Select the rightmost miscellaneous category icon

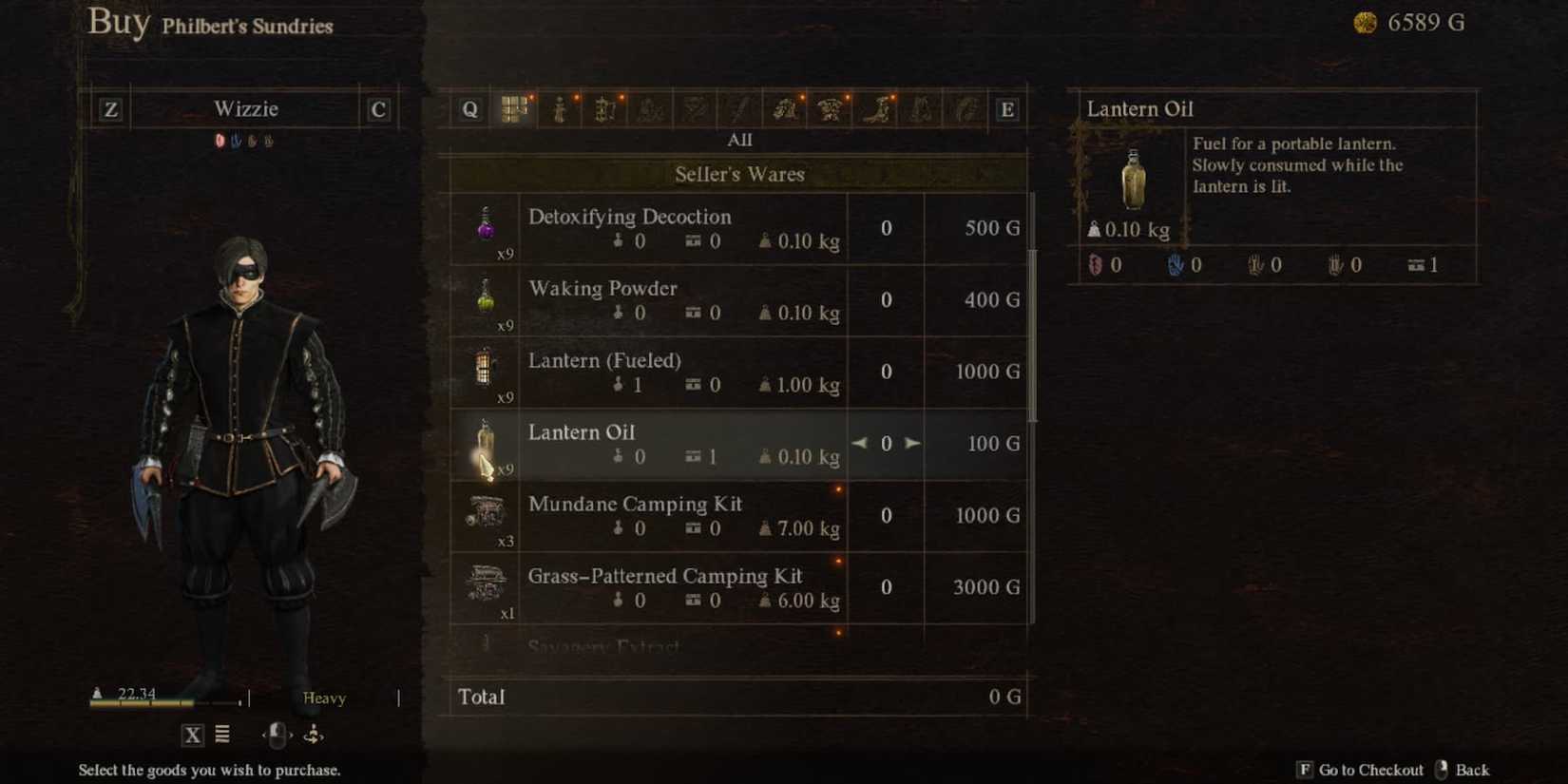[x=965, y=108]
